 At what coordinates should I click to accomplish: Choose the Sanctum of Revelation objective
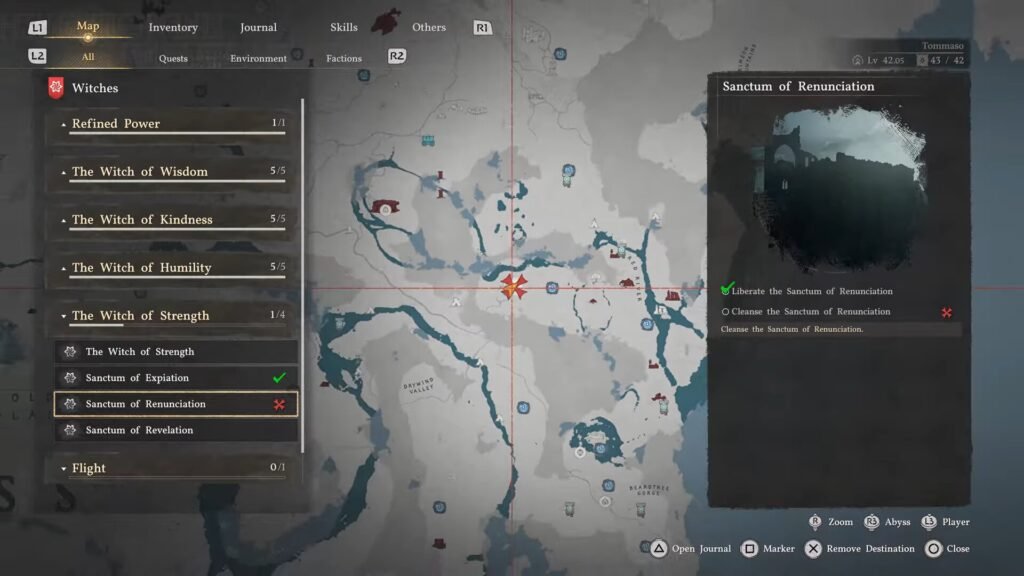point(176,430)
